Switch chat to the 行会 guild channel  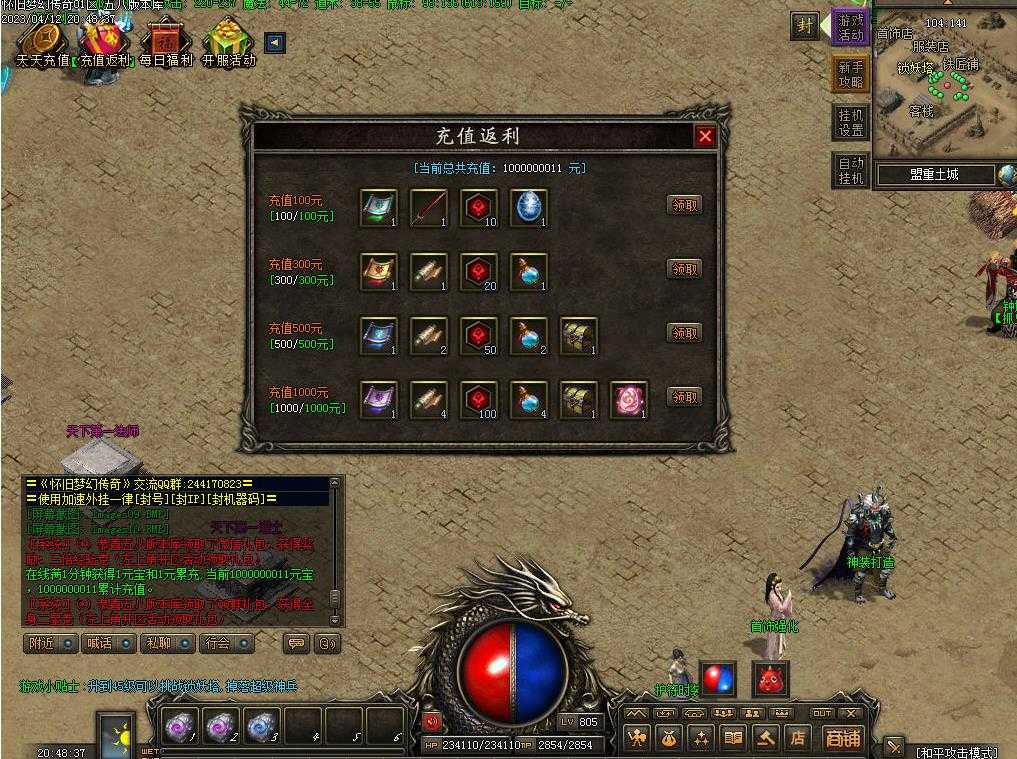226,643
